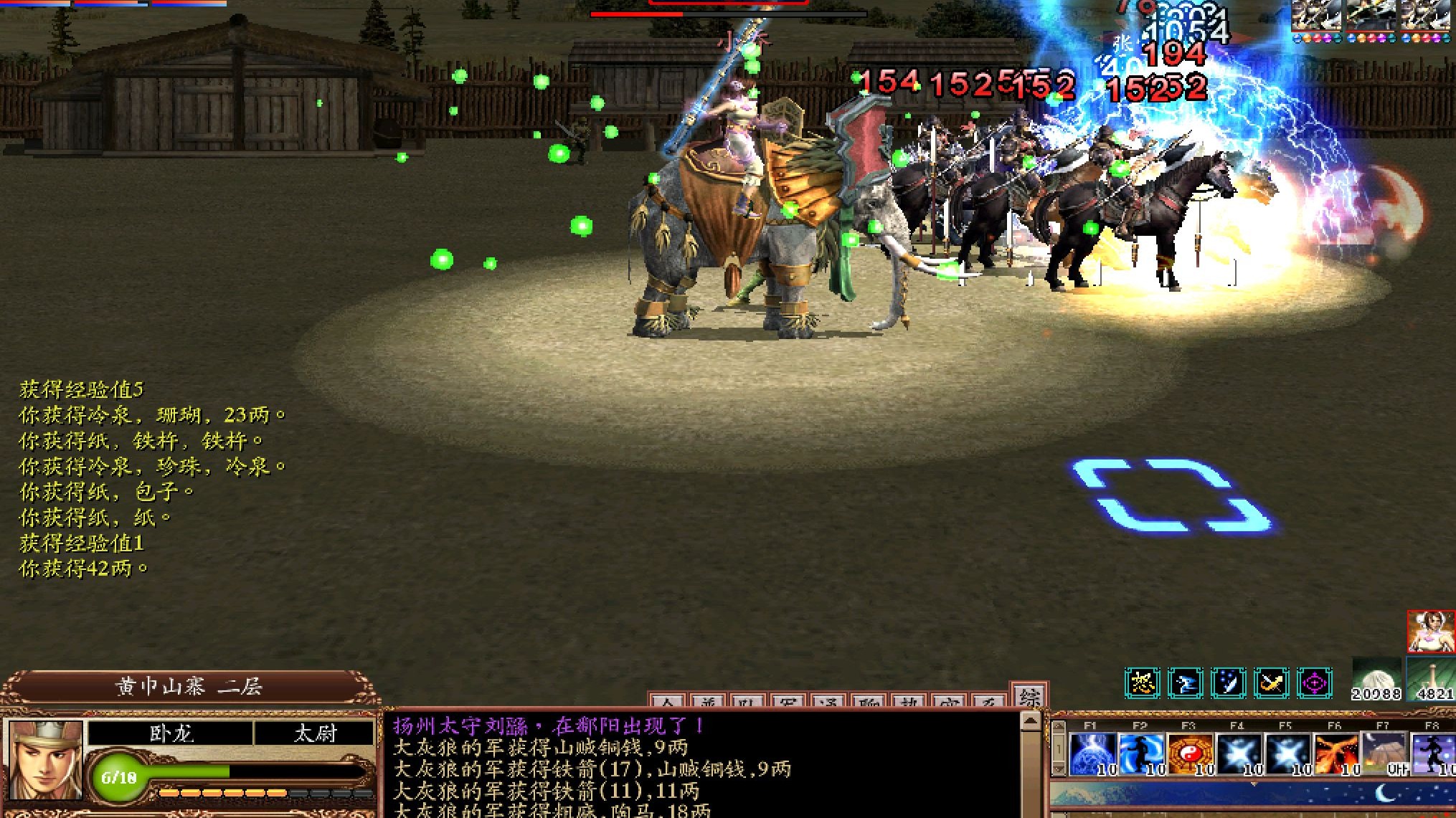1456x818 pixels.
Task: Click the pillar item showing 4821
Action: [x=1432, y=679]
